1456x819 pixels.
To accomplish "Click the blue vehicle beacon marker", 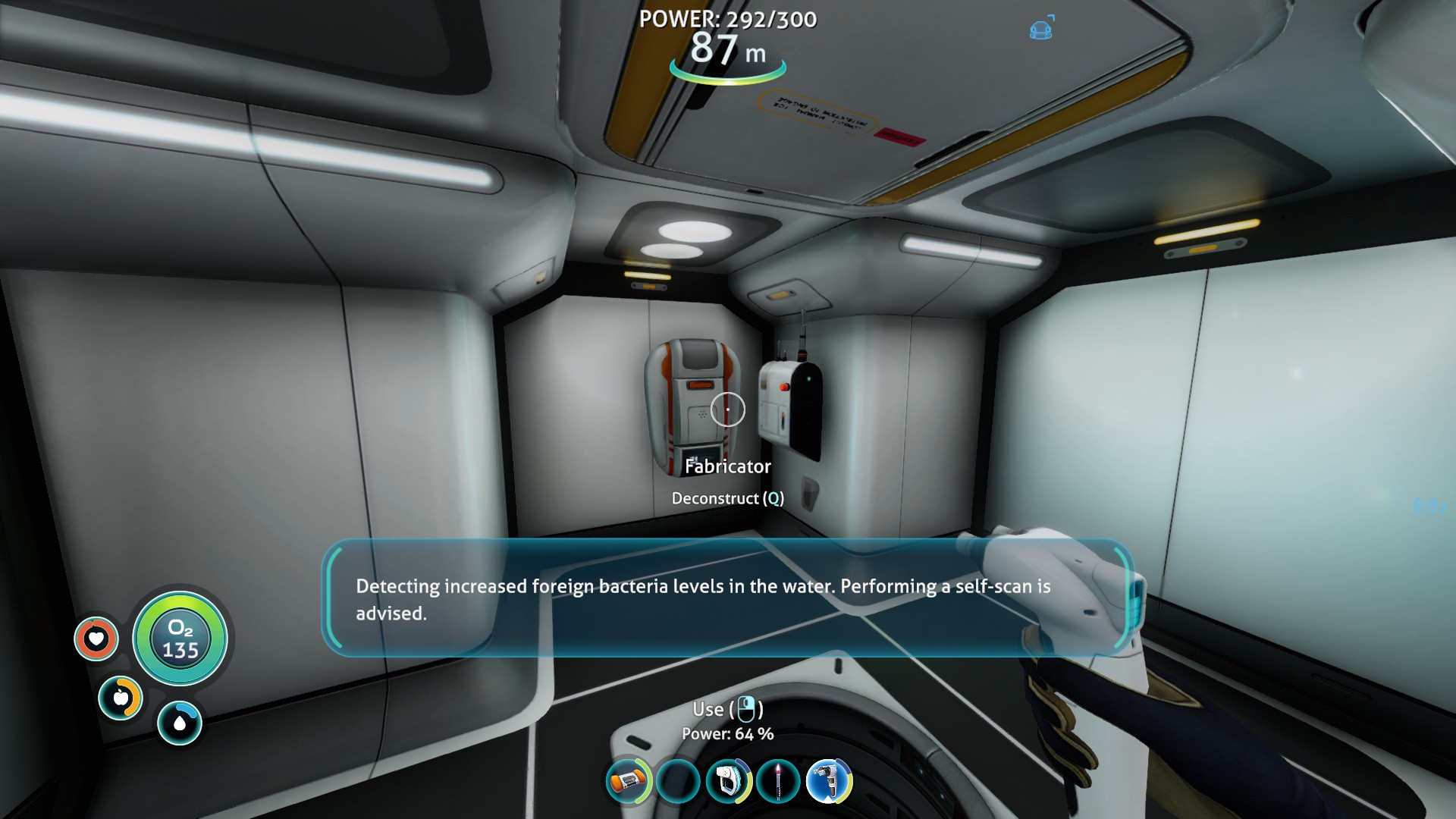I will 1041,30.
